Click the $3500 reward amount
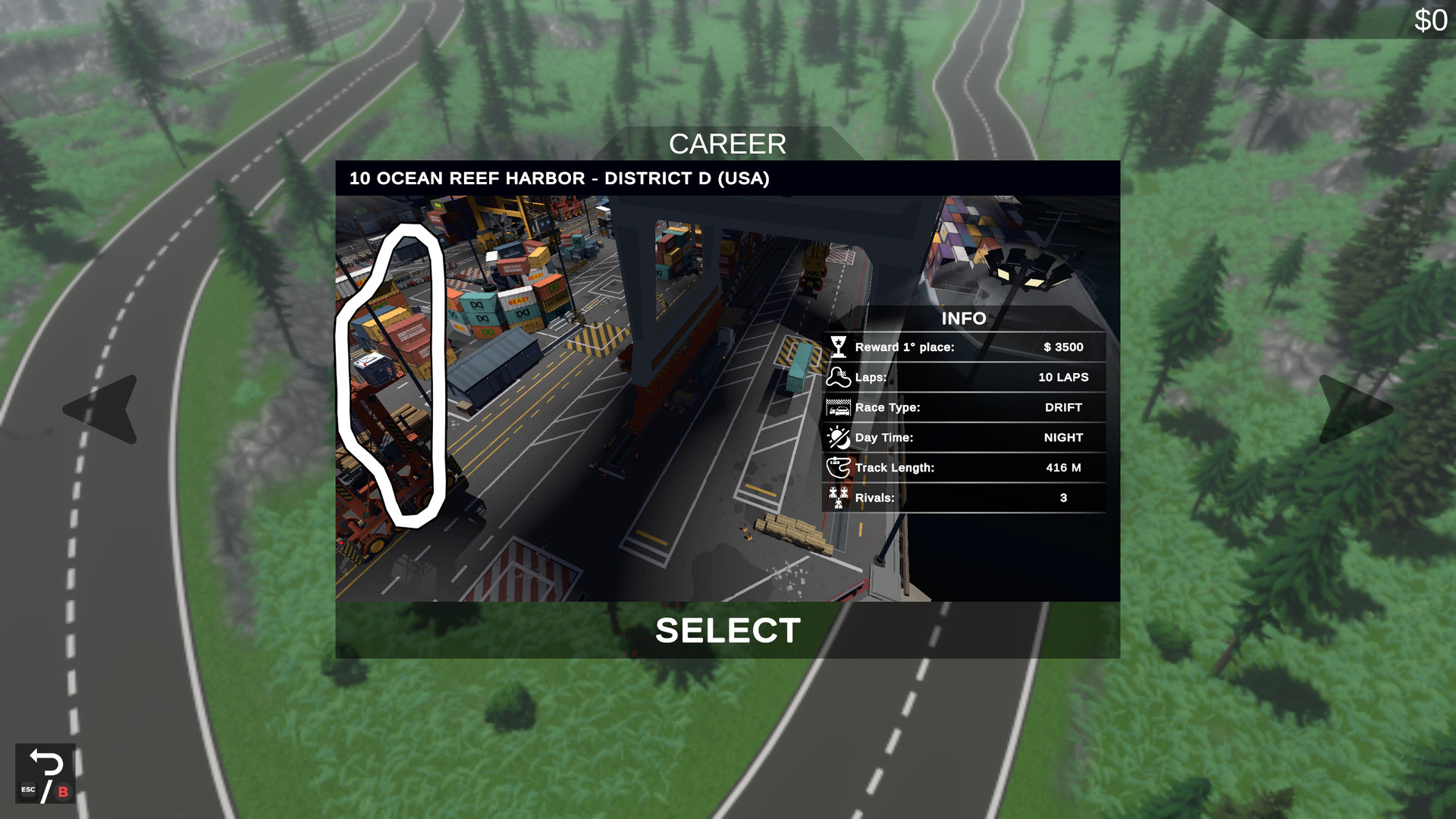Image resolution: width=1456 pixels, height=819 pixels. coord(1064,347)
